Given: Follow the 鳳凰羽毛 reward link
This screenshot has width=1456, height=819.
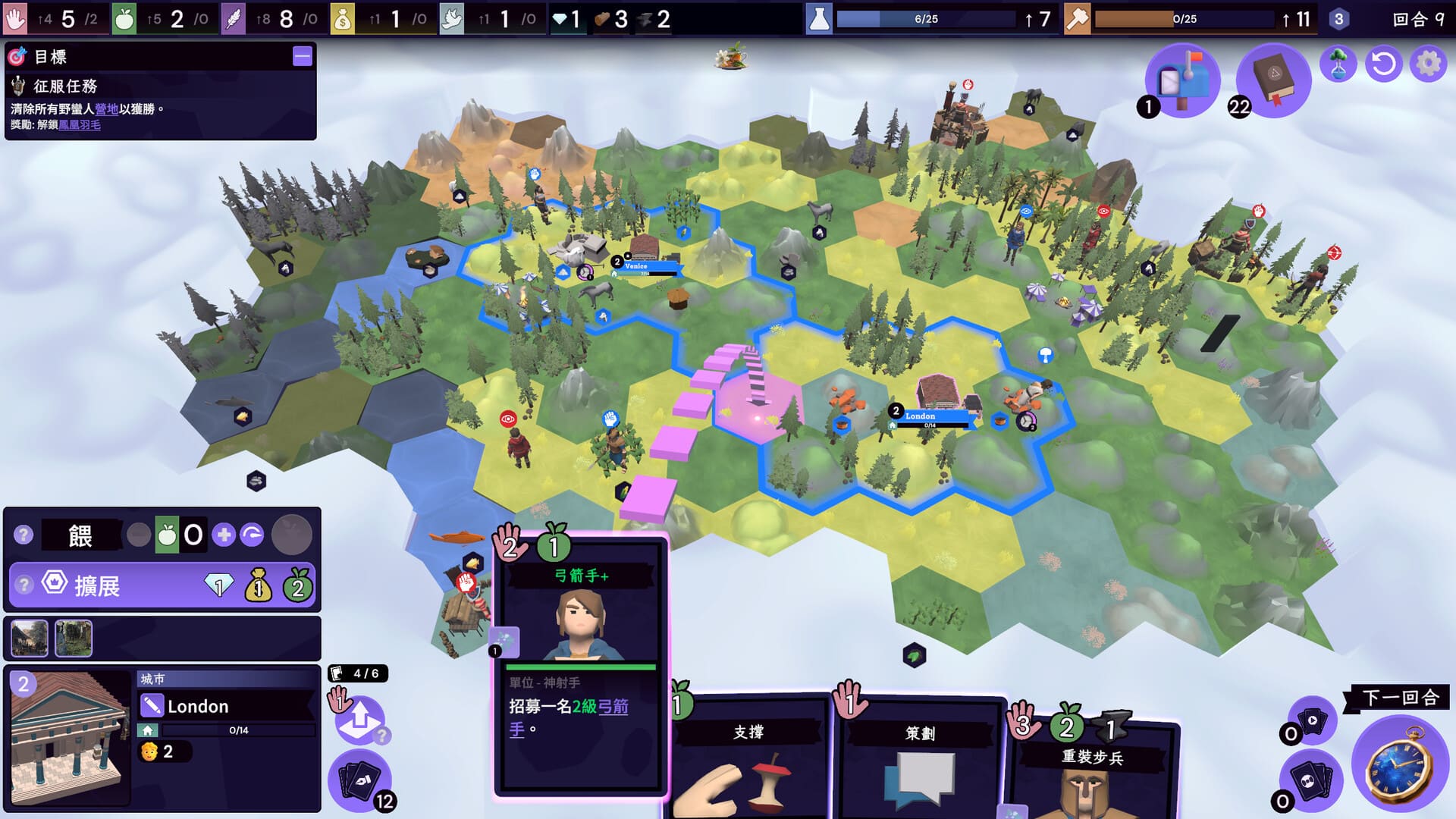Looking at the screenshot, I should (x=80, y=125).
